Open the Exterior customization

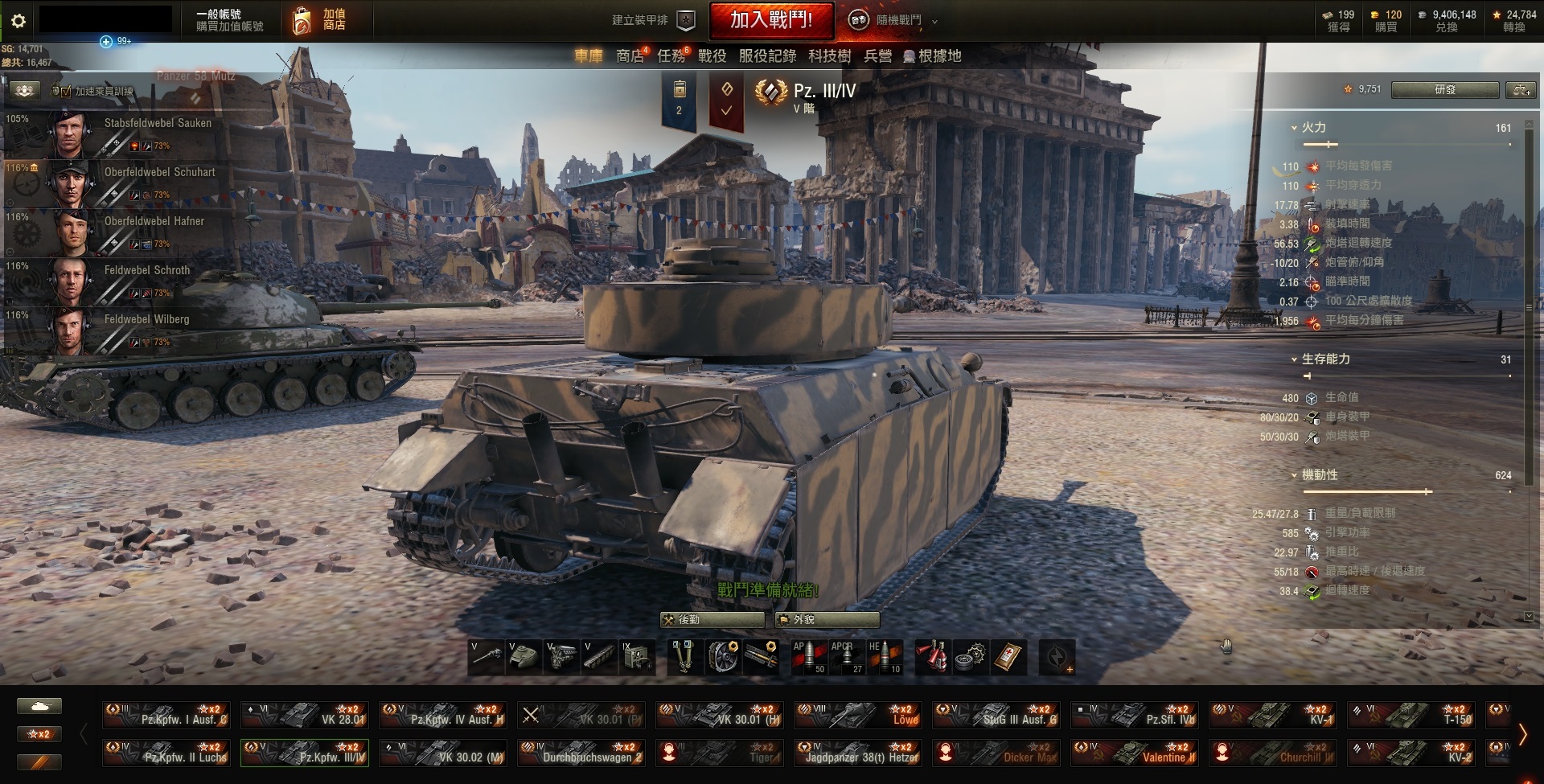(827, 620)
